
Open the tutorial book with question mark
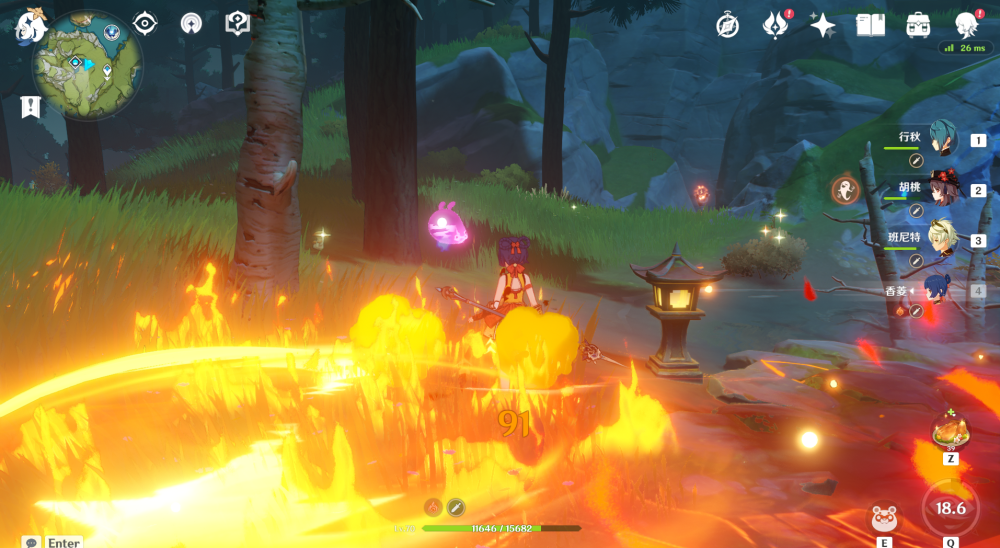[x=237, y=24]
